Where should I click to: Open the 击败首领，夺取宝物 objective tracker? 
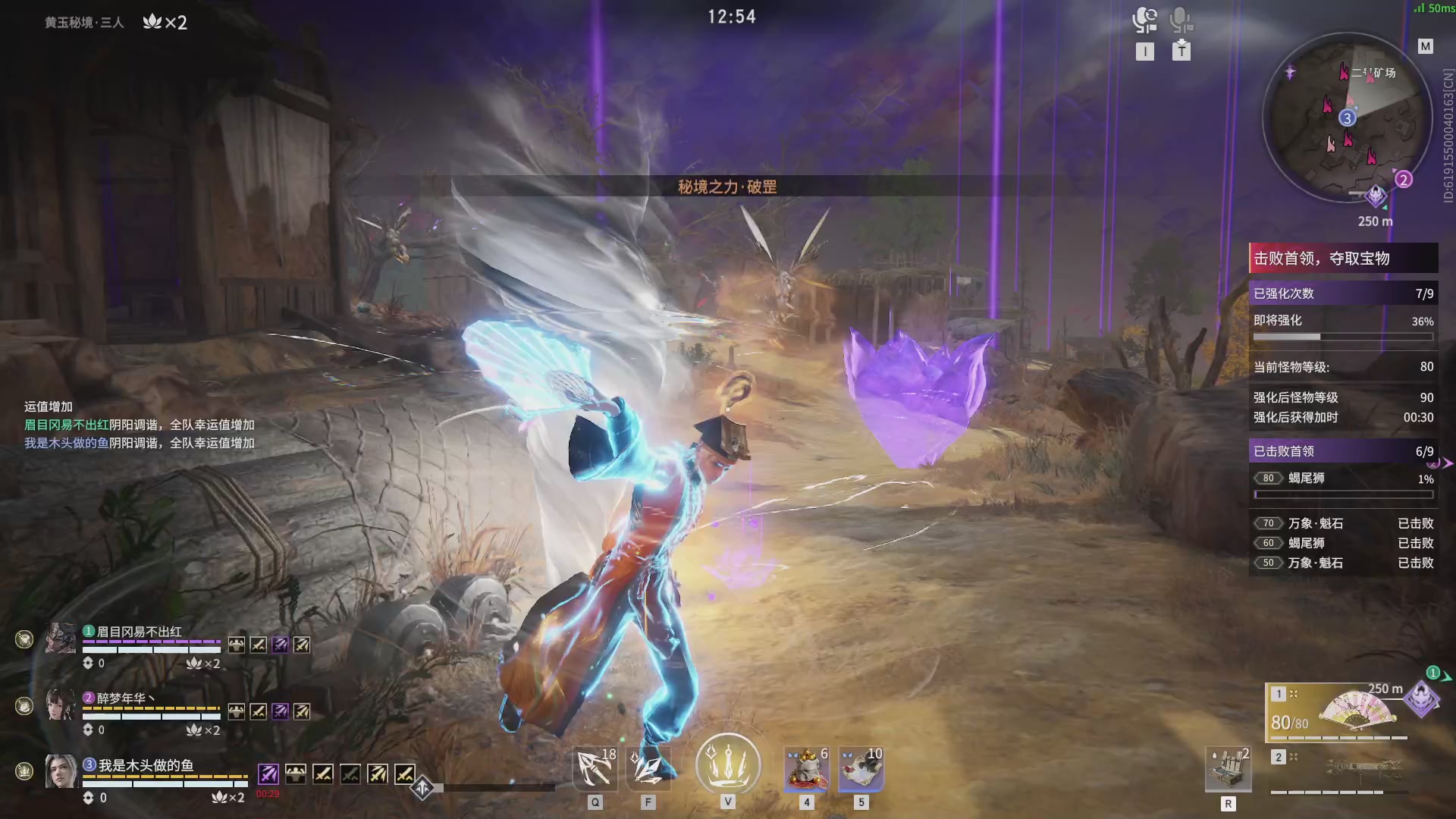point(1342,259)
